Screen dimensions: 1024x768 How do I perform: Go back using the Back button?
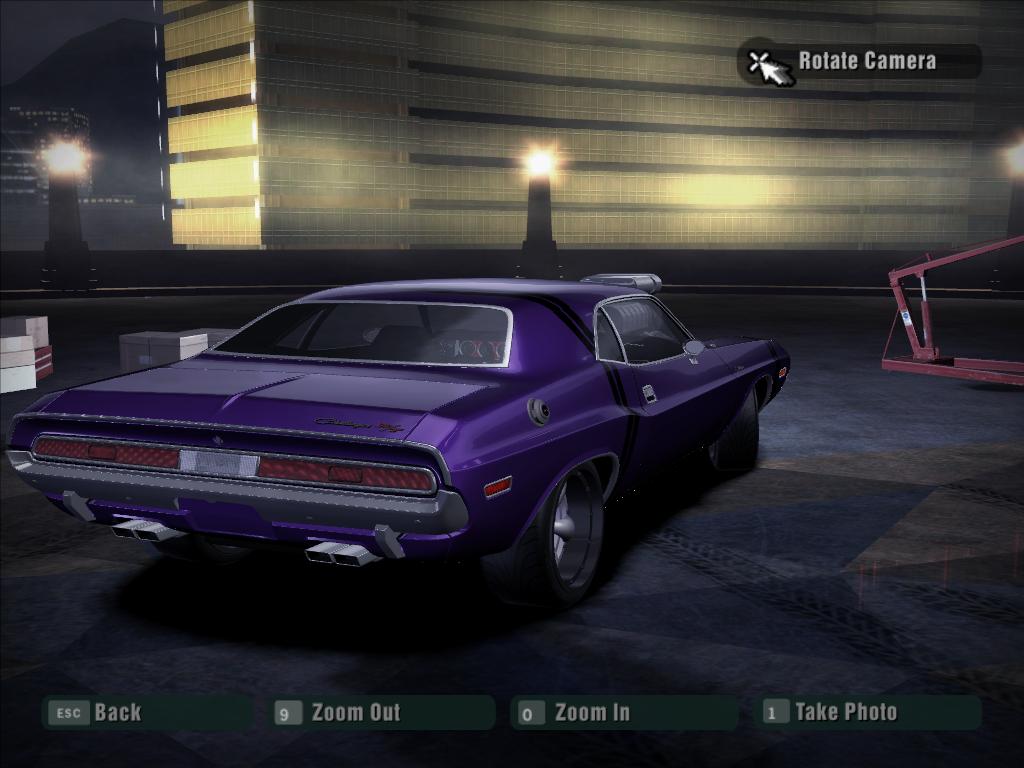click(x=117, y=713)
